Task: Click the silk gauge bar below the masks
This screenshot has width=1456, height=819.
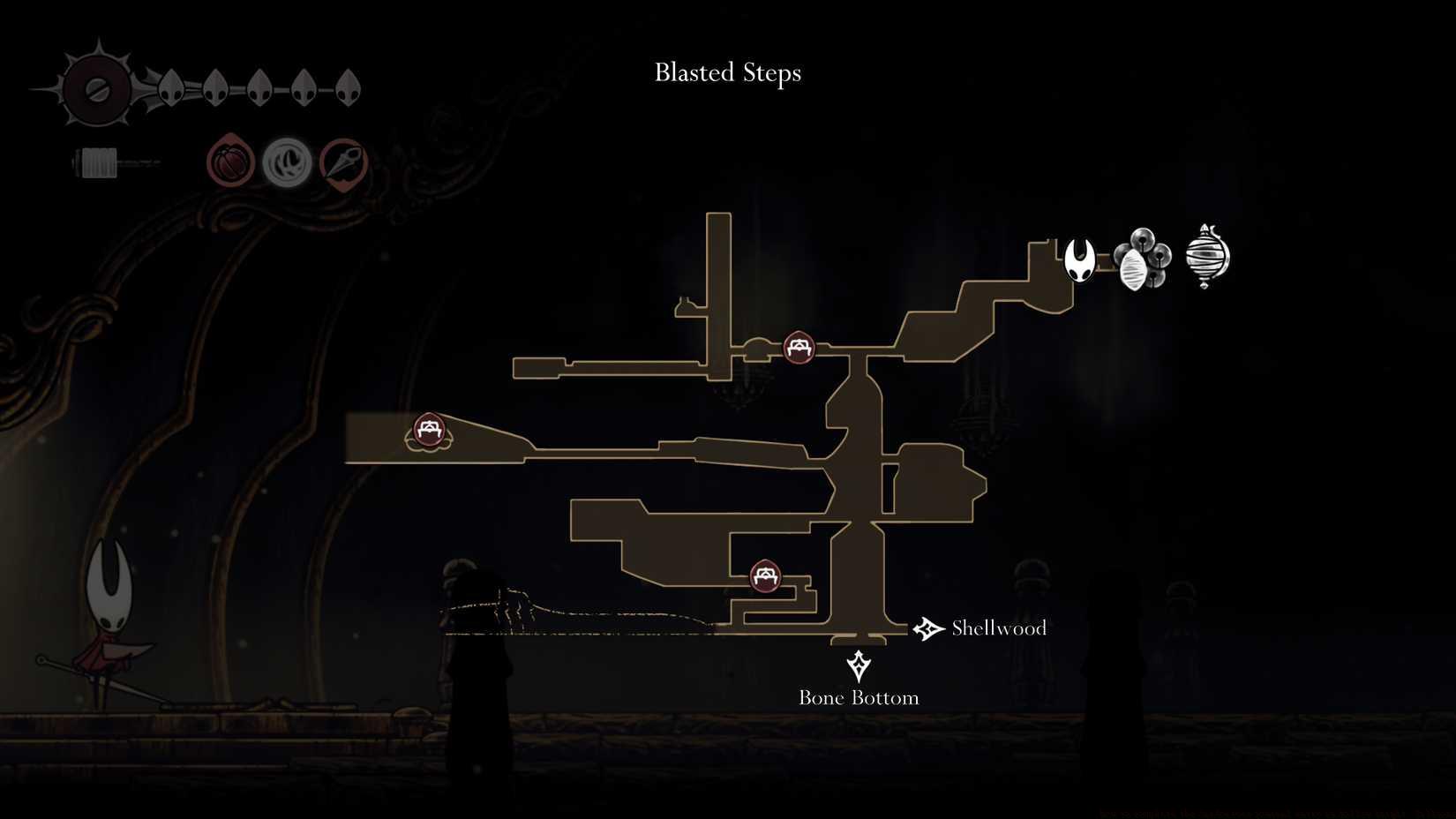Action: (132, 162)
